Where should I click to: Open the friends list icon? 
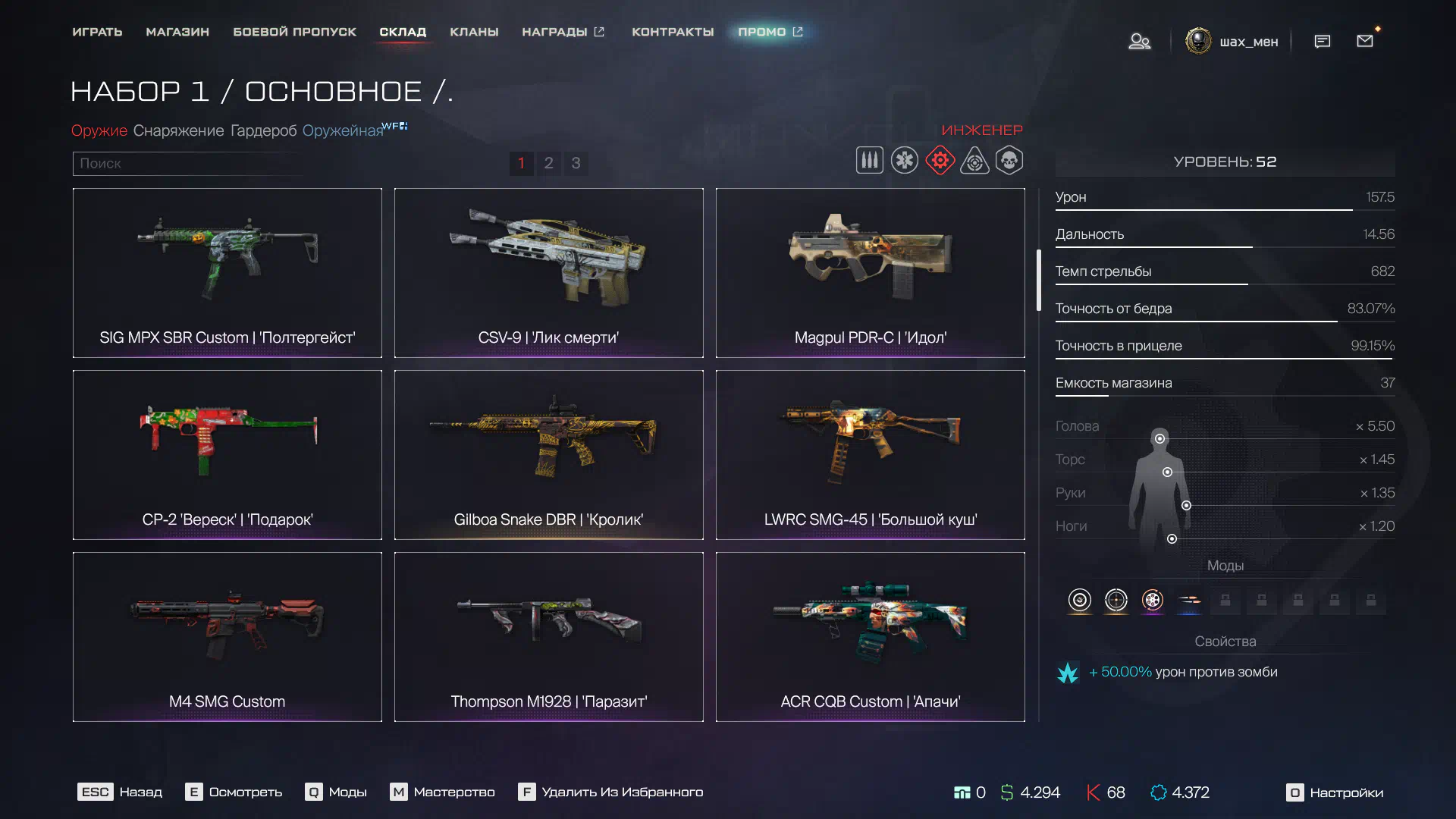pos(1139,41)
